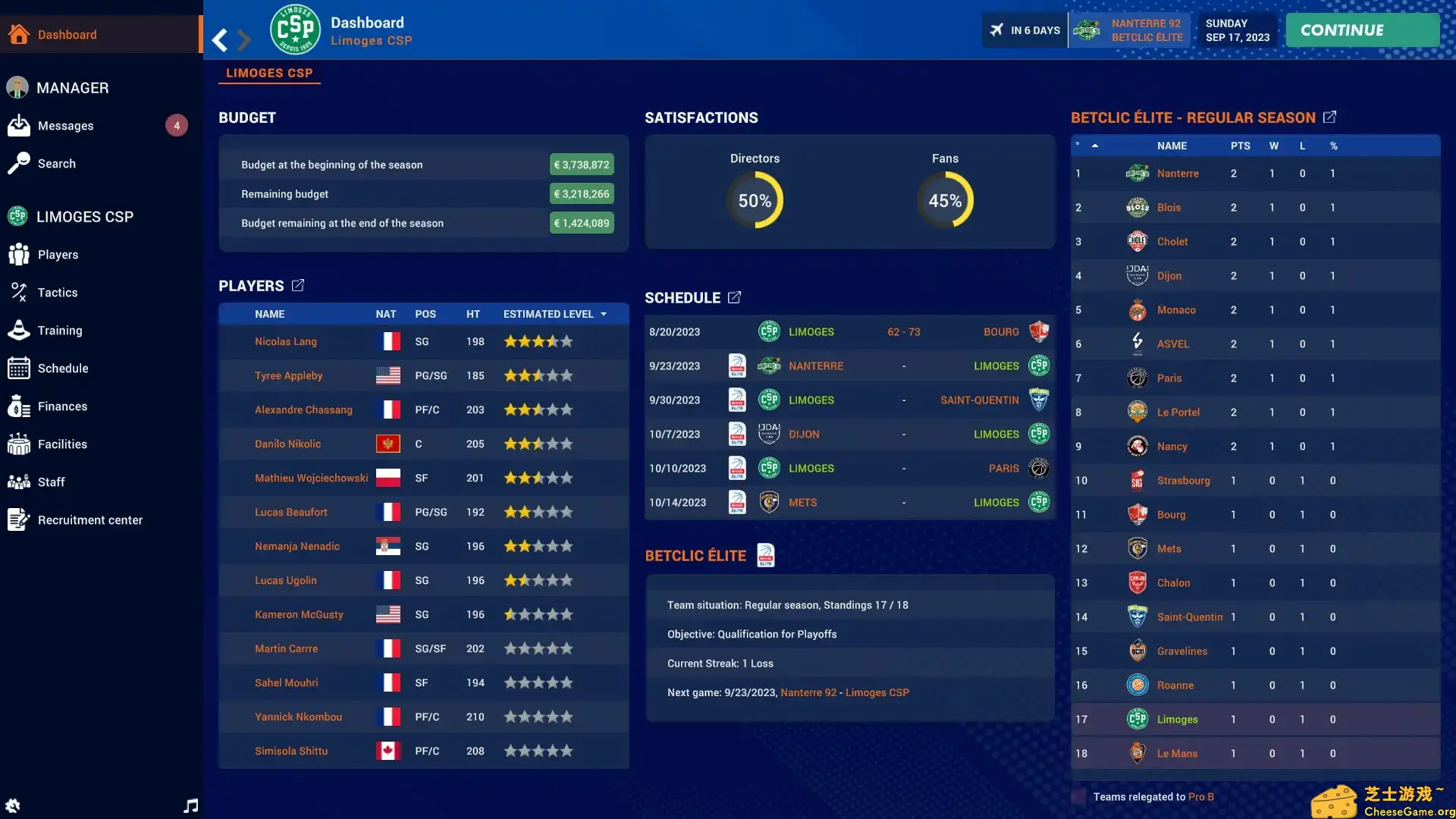This screenshot has width=1456, height=819.
Task: Switch to the Limoges CSP tab
Action: pos(269,74)
